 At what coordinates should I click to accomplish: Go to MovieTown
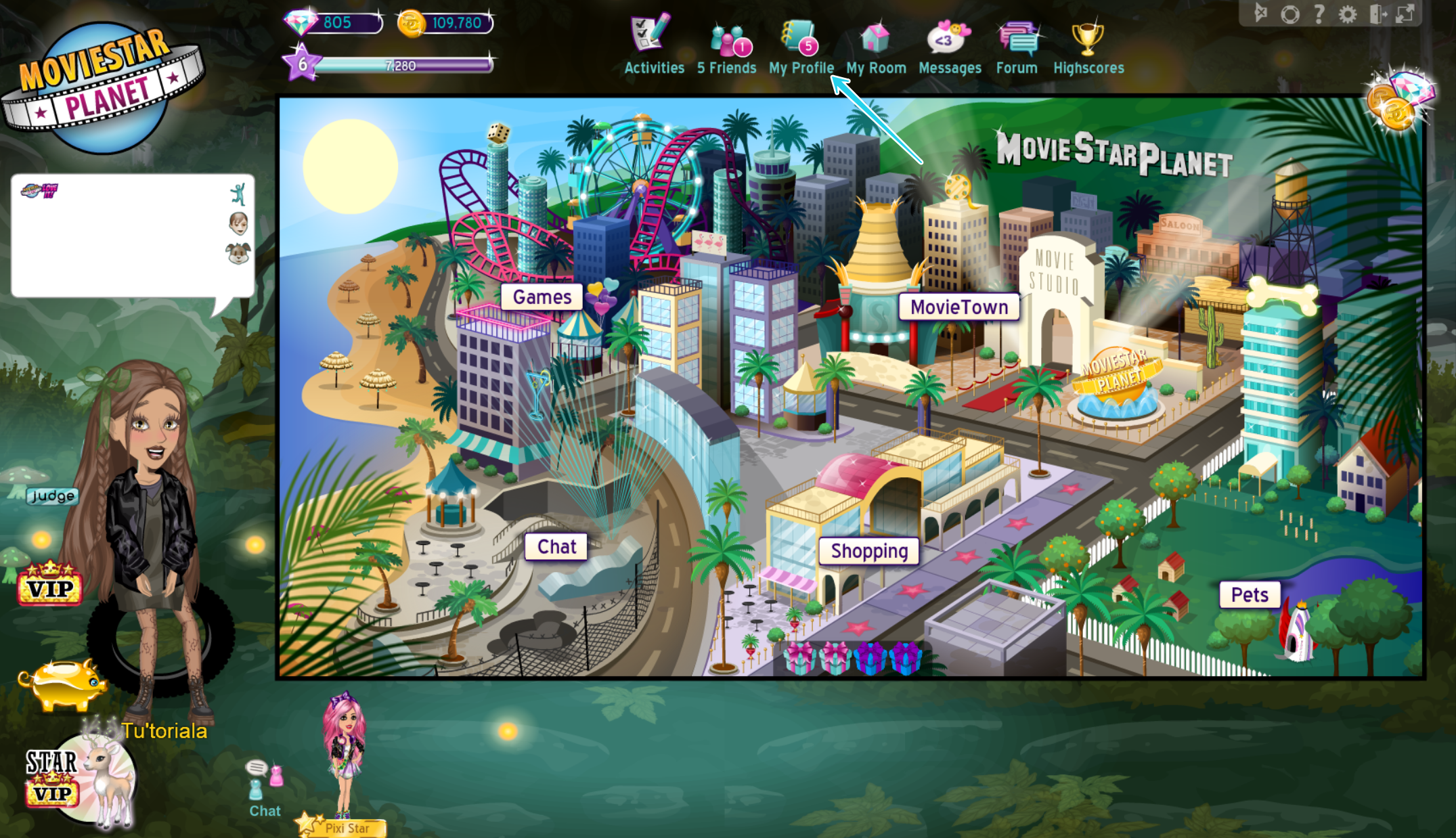(x=961, y=307)
